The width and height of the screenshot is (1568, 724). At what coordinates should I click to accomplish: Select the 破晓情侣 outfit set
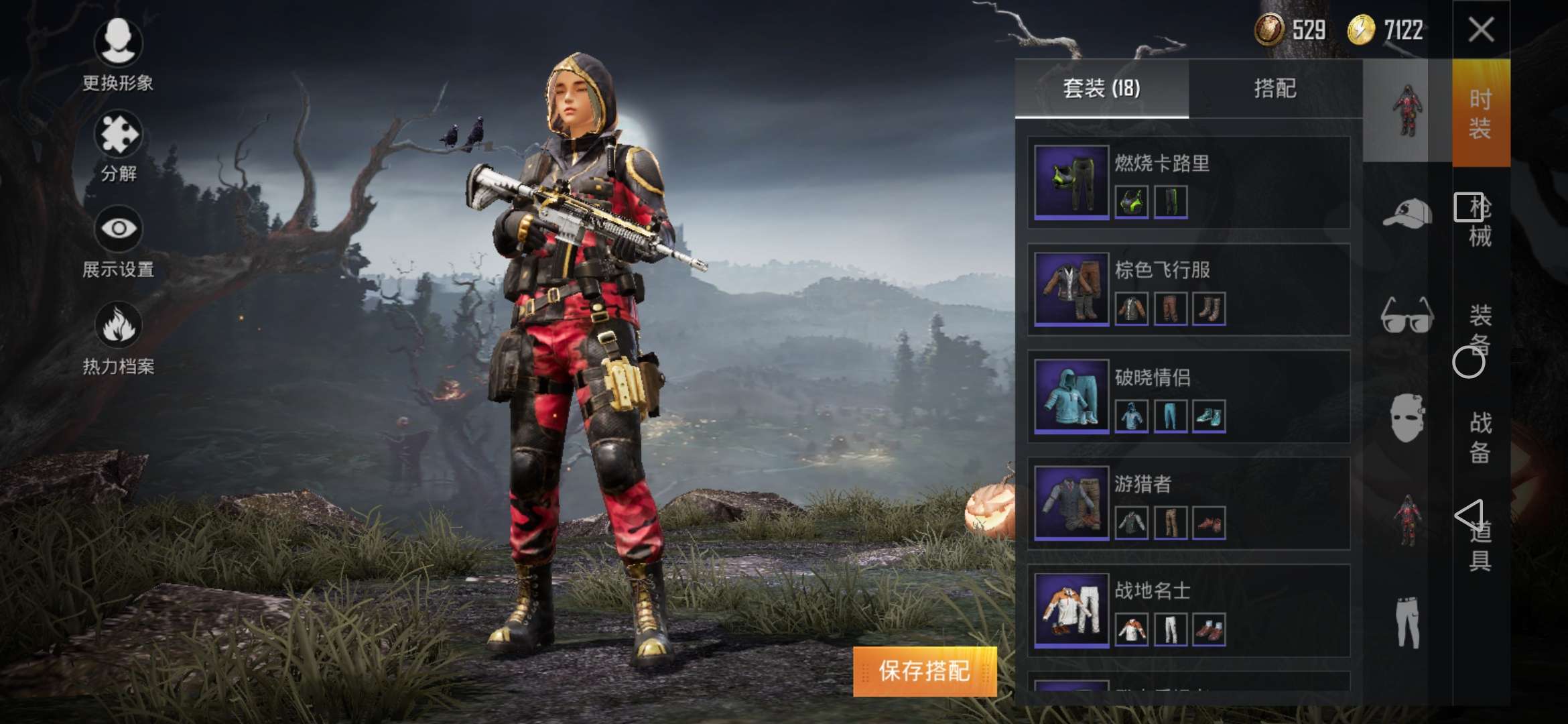(x=1188, y=397)
